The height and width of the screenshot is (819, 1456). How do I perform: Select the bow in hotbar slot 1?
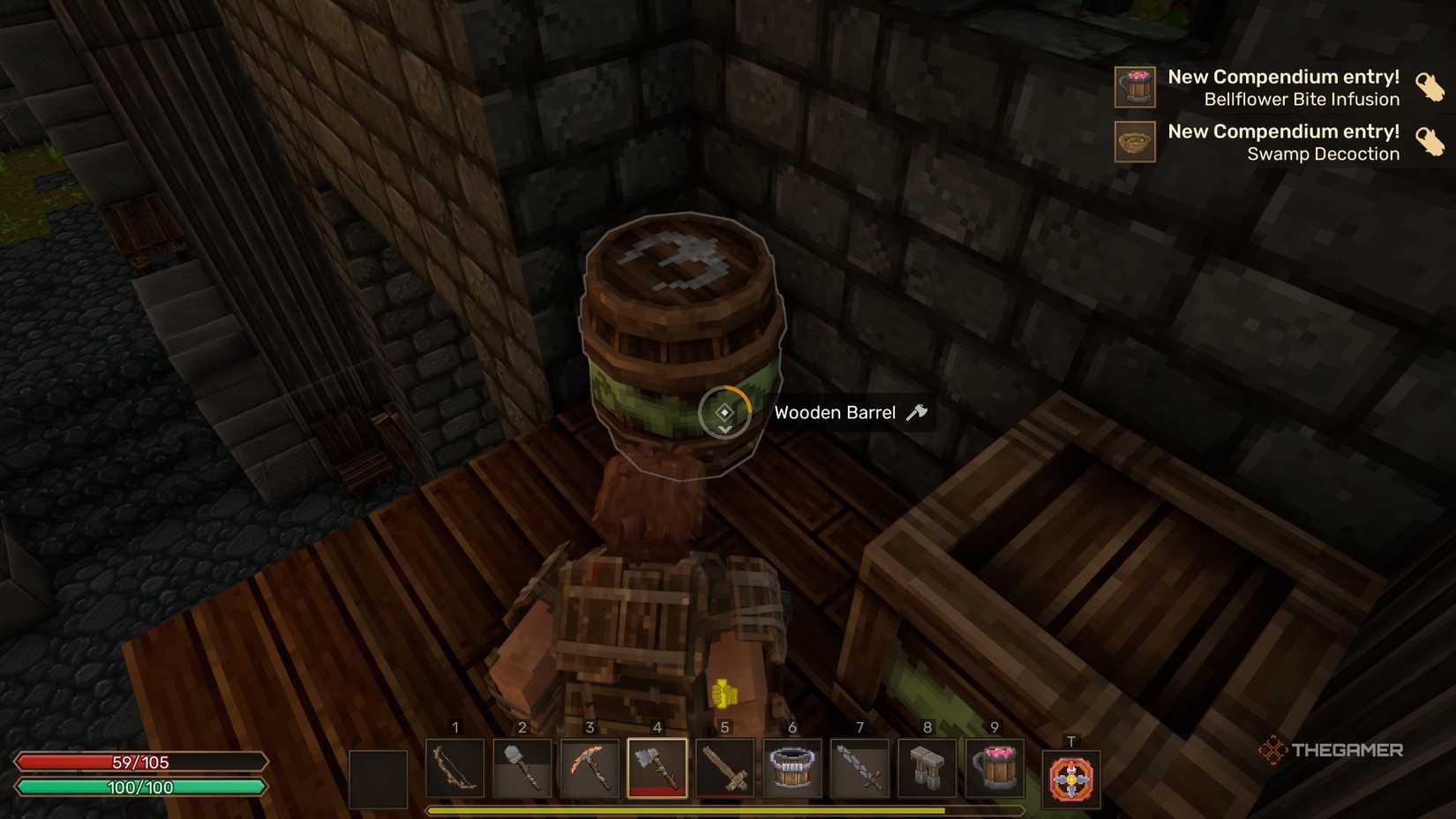[x=455, y=769]
